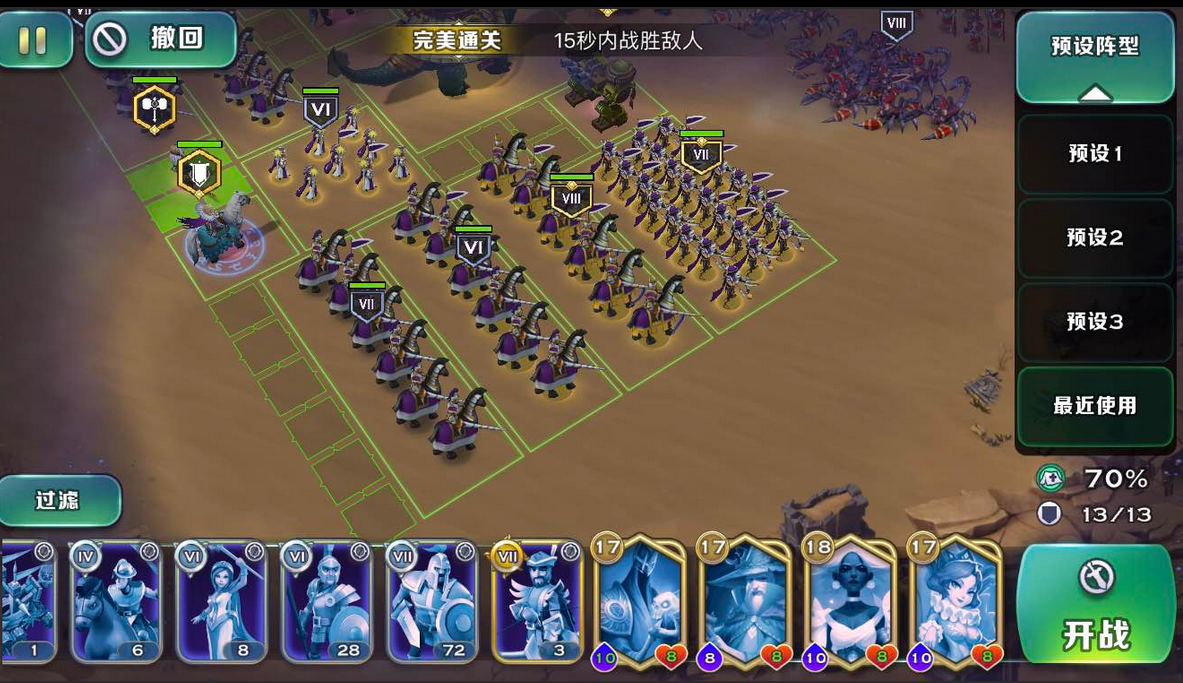
Task: Apply formation 预设3
Action: pos(1095,322)
